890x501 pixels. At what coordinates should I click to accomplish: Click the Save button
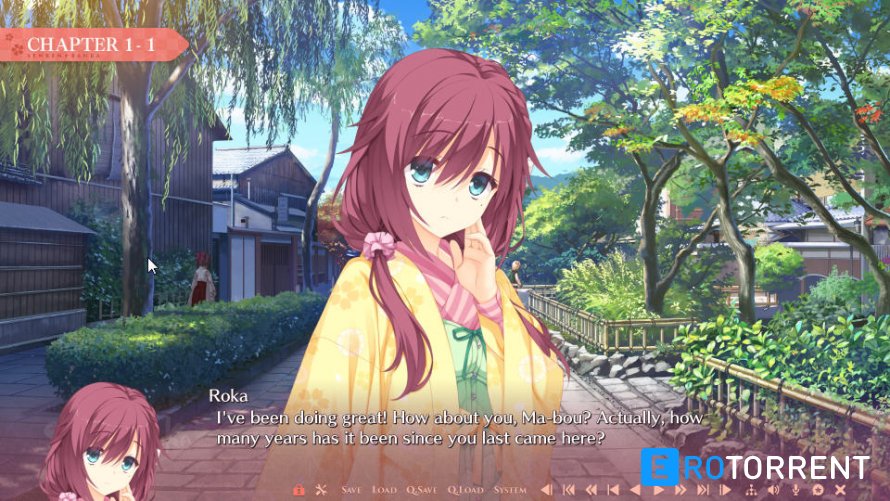(x=351, y=490)
